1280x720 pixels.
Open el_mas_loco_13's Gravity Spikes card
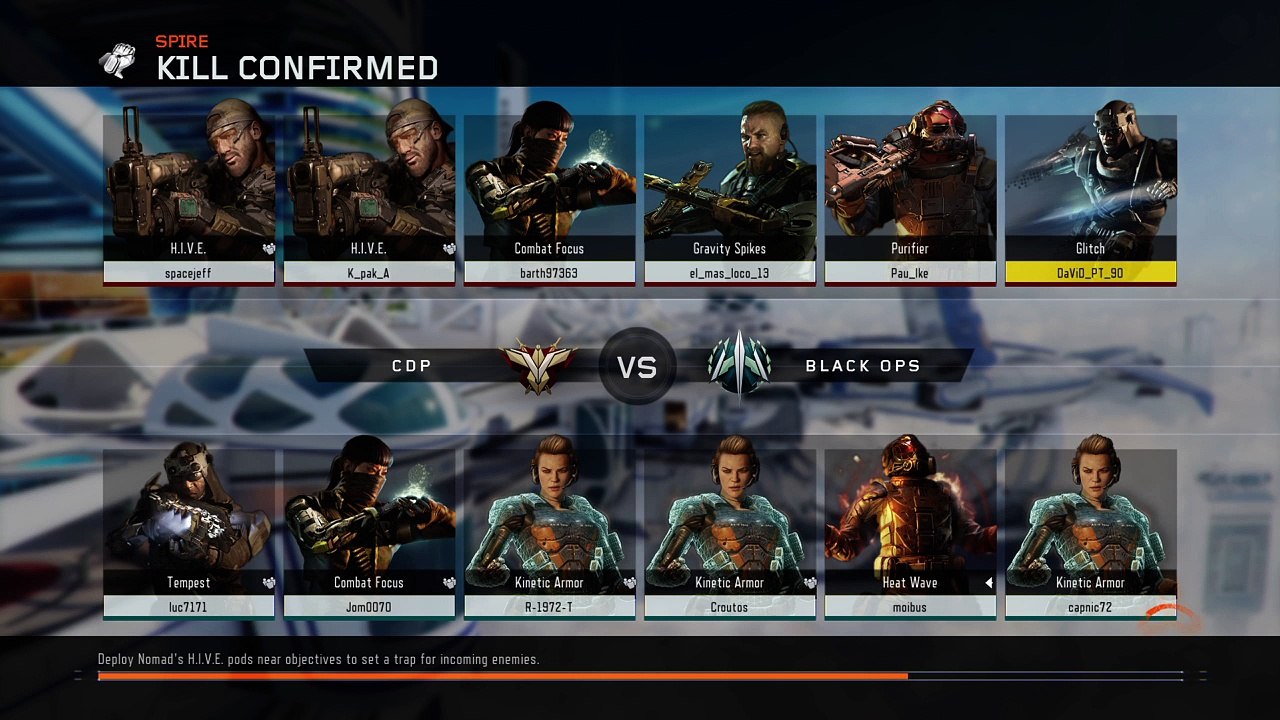click(x=729, y=200)
